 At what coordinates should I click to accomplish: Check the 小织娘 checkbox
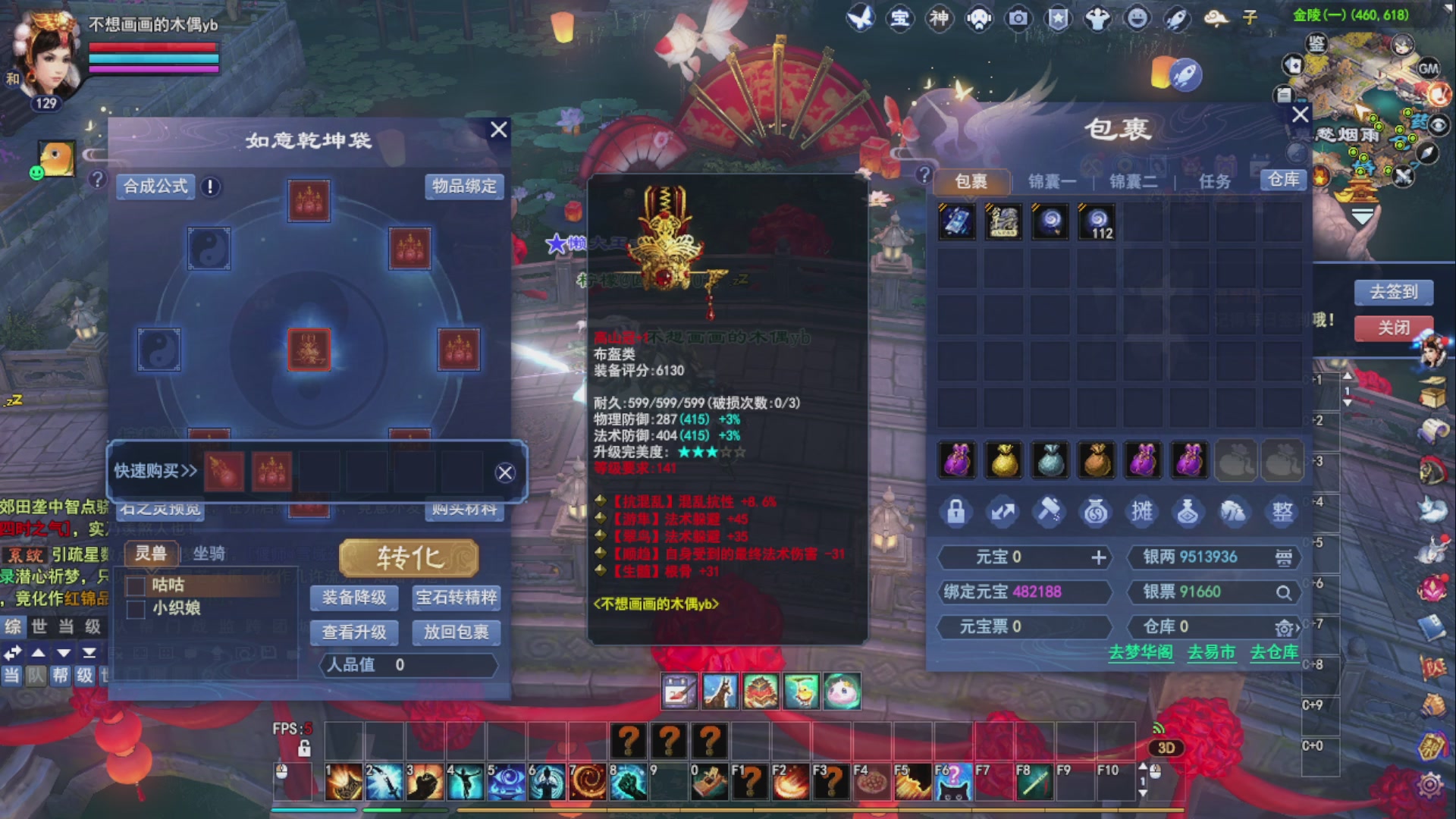(137, 608)
